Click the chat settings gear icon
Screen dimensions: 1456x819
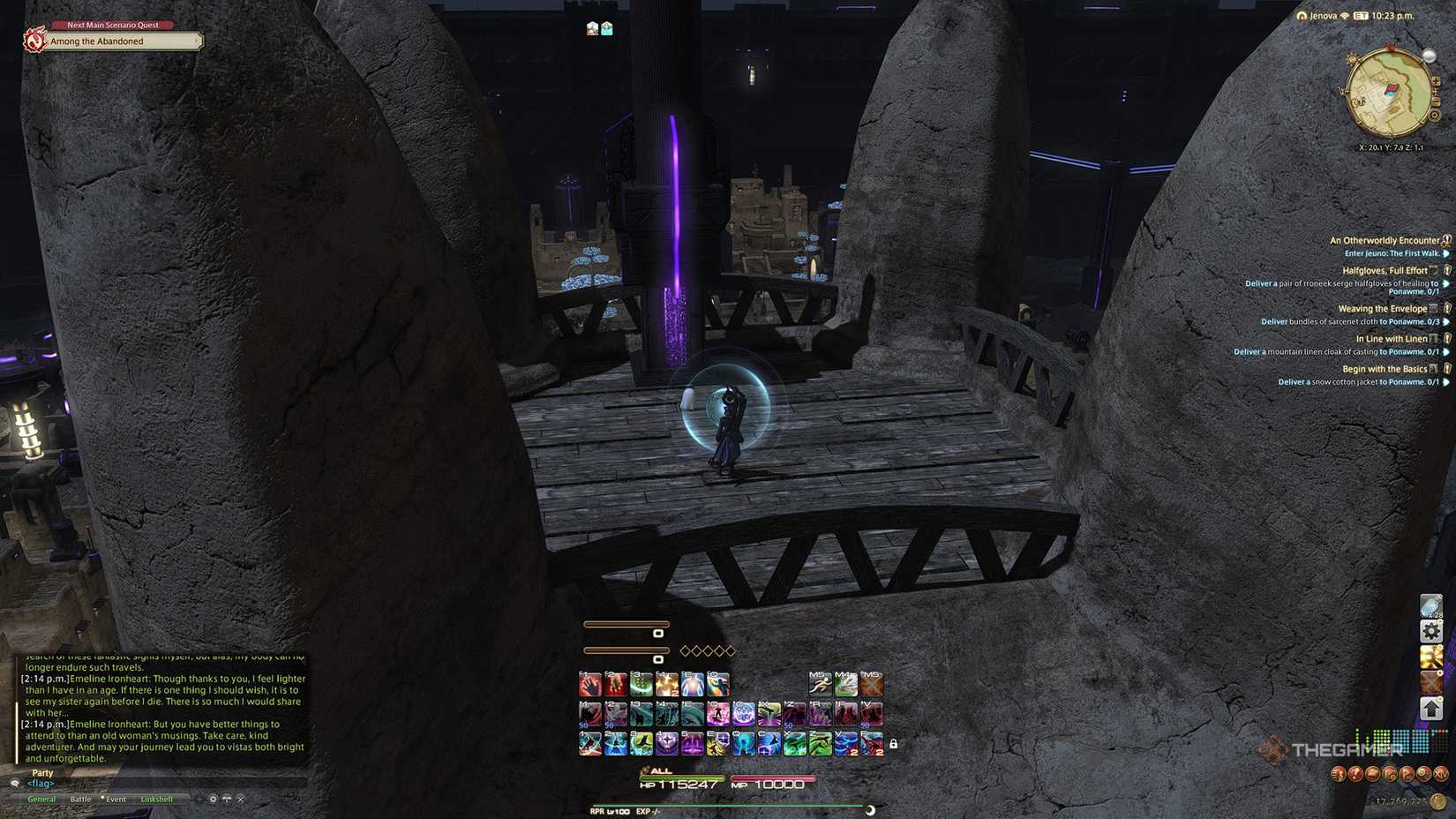click(213, 799)
